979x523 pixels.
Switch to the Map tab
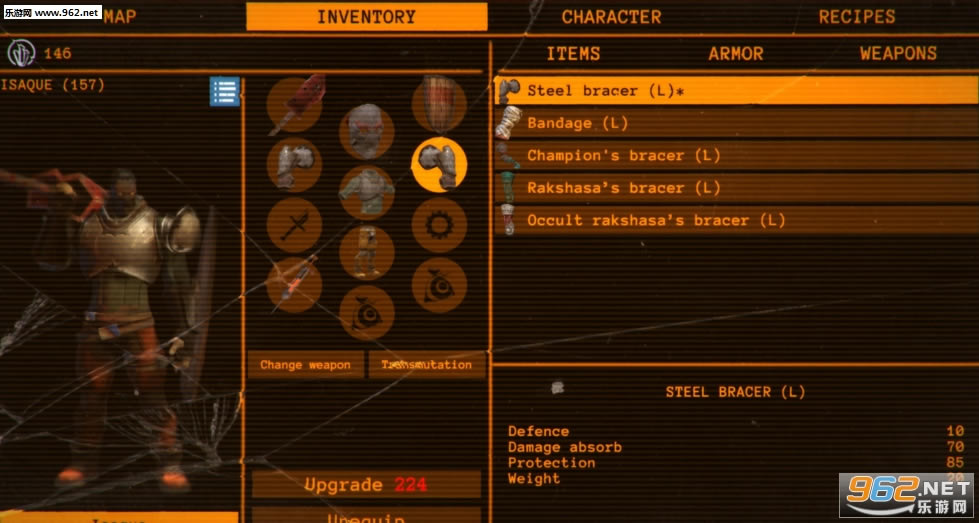pos(119,16)
